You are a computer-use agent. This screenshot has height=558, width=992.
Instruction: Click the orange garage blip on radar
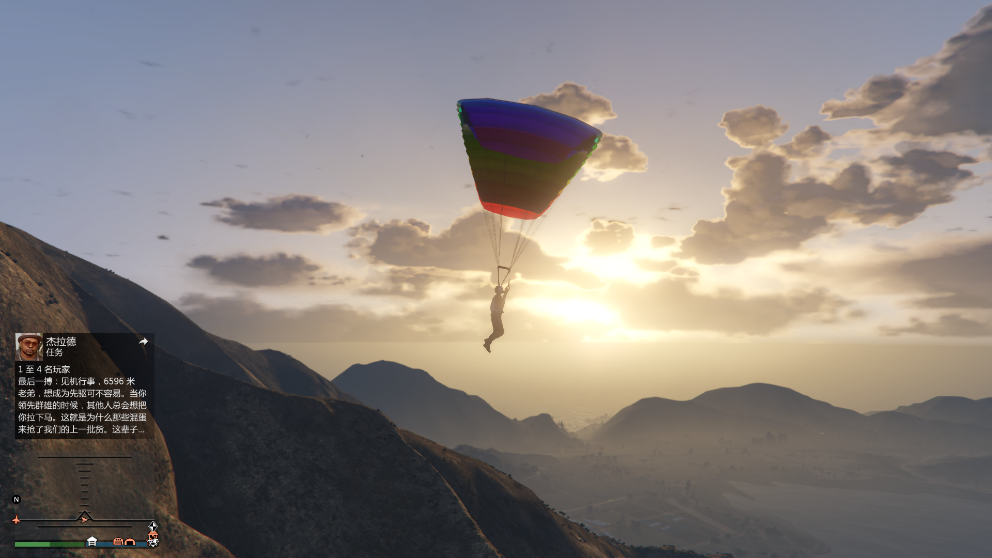coord(130,542)
